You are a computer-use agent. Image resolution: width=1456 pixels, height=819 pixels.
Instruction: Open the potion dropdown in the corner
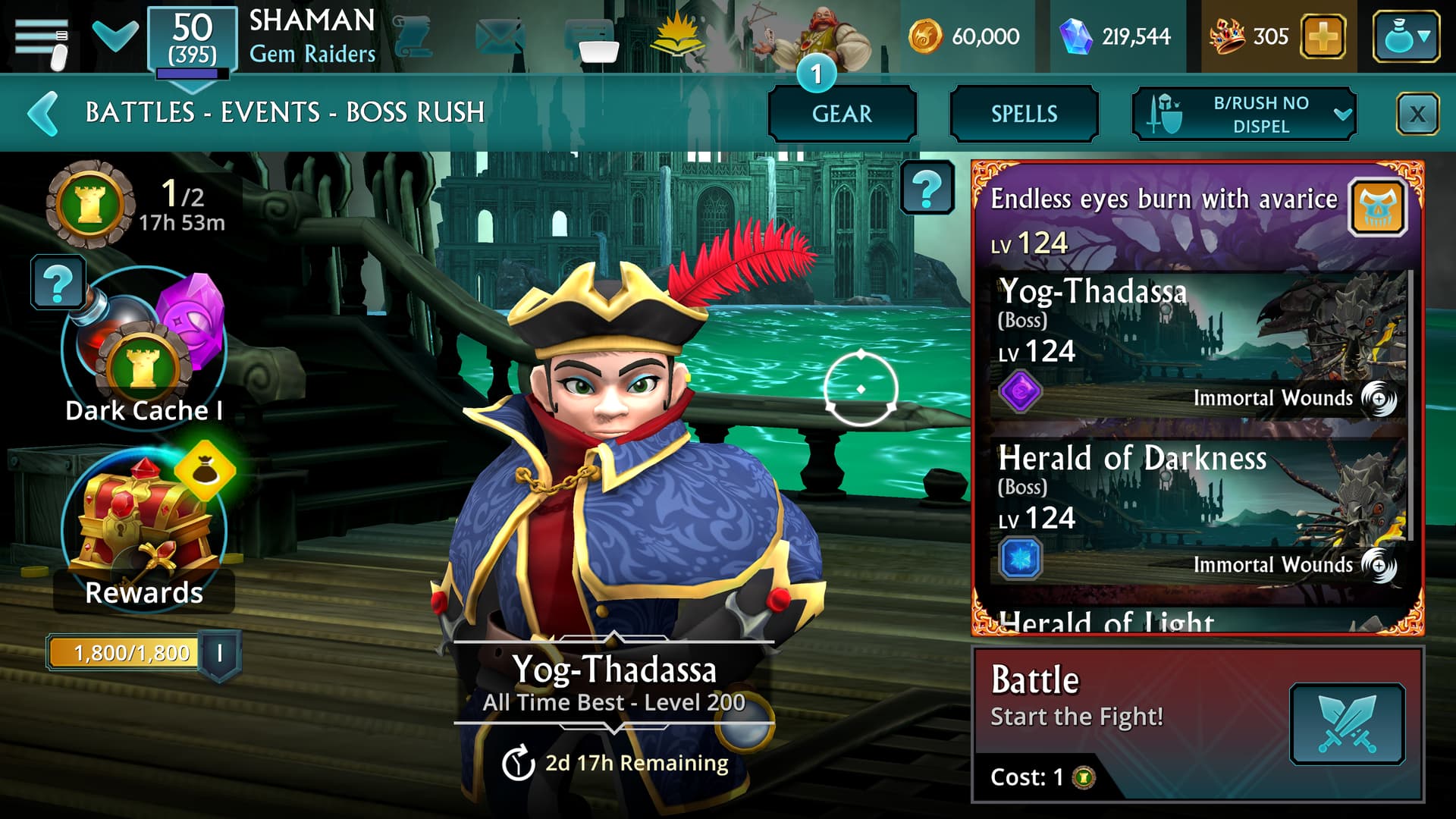pyautogui.click(x=1406, y=36)
